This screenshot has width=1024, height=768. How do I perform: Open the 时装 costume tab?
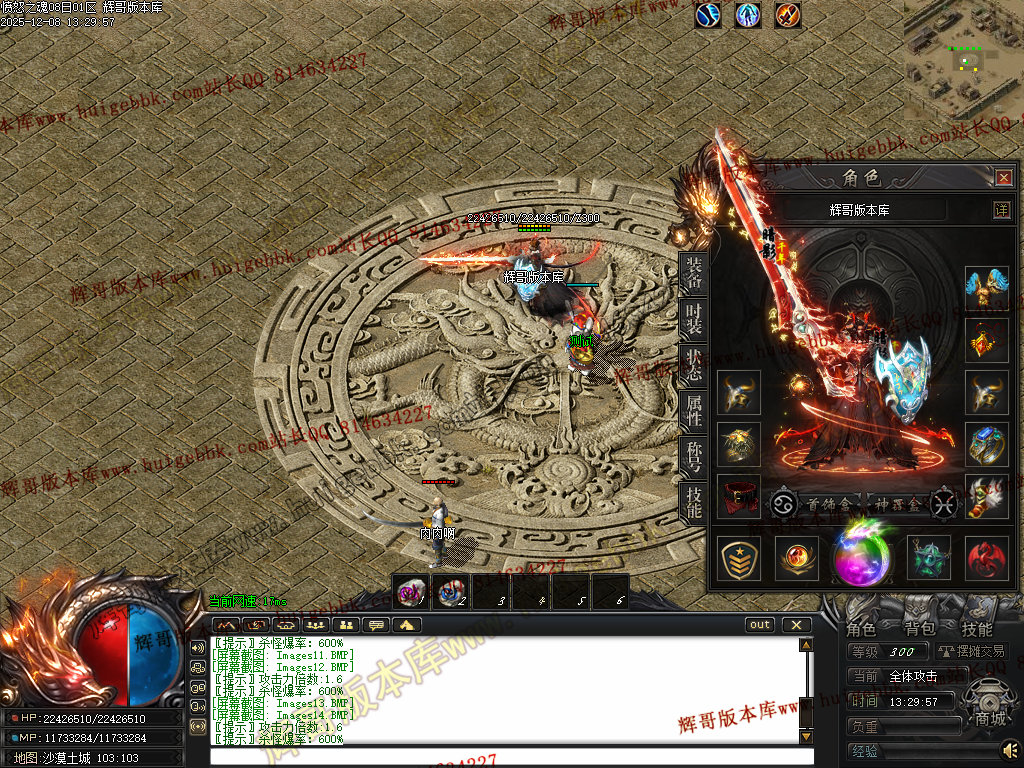(694, 320)
